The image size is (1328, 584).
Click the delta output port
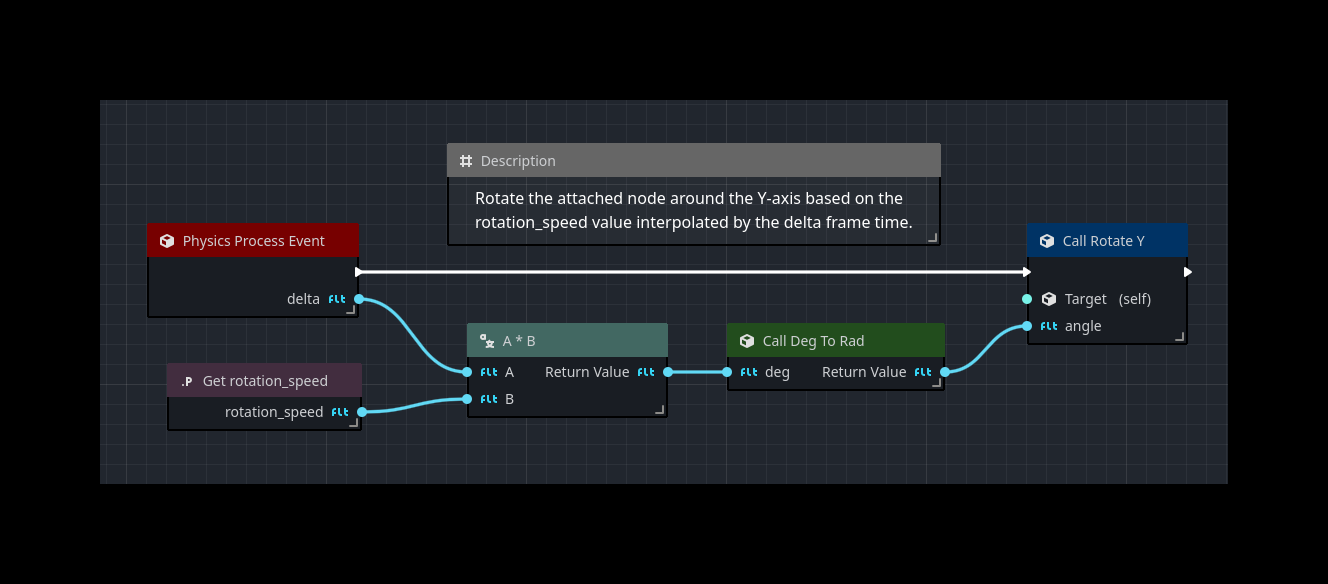[x=359, y=299]
